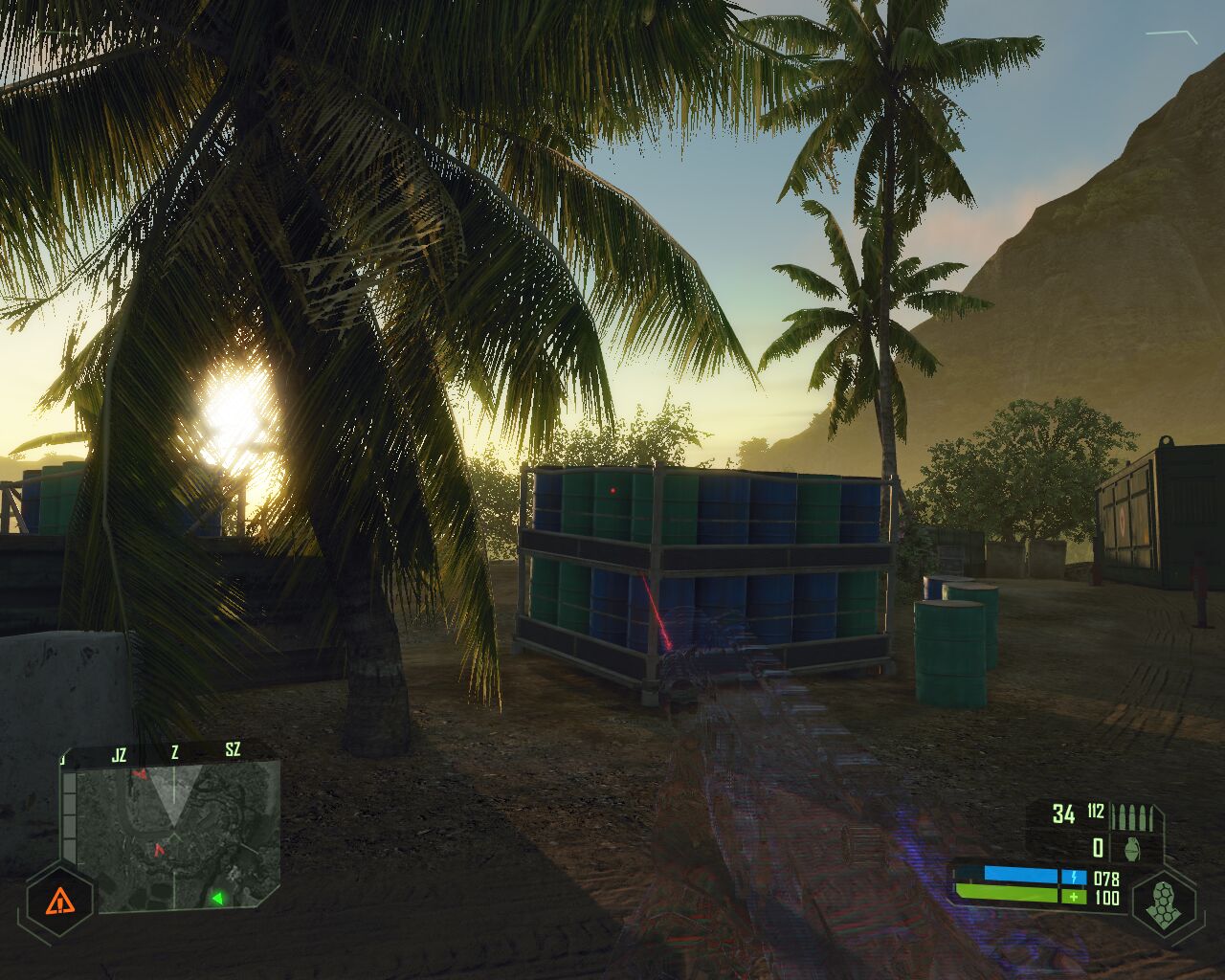The height and width of the screenshot is (980, 1225).
Task: Click the nanosuit mode hexagon icon
Action: coord(1162,902)
